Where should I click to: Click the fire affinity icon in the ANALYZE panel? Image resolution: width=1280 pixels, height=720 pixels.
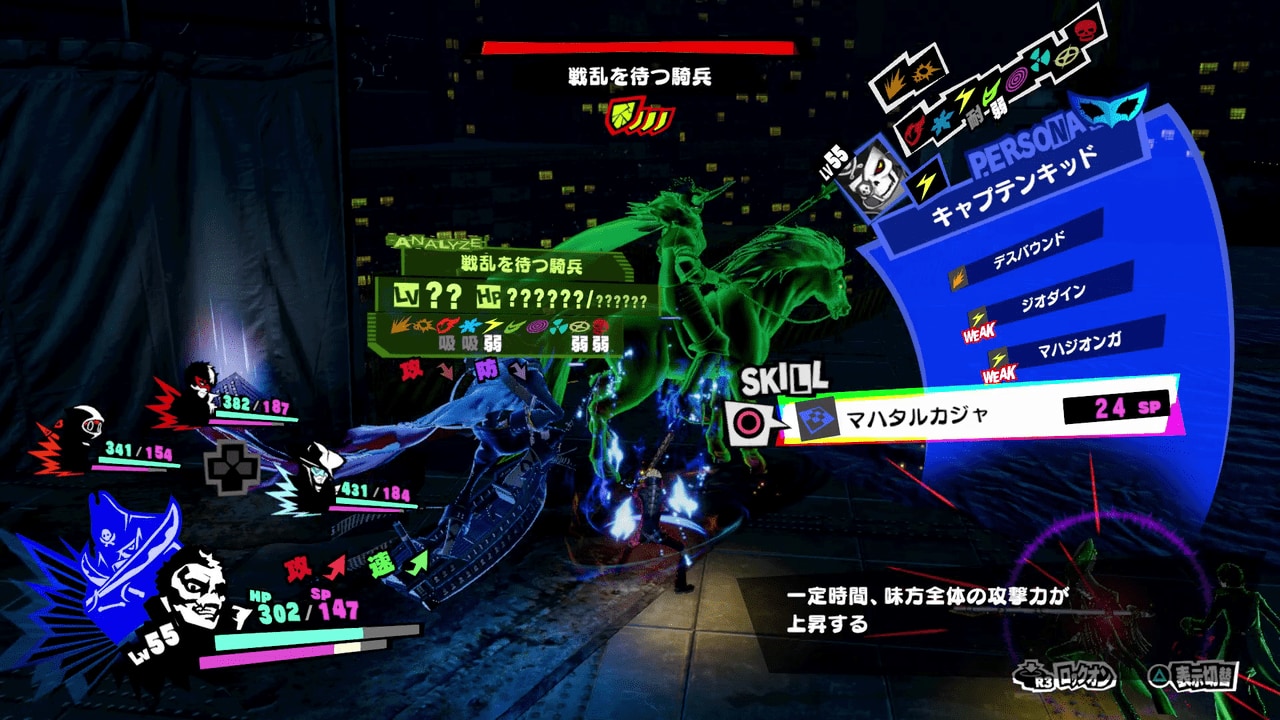tap(446, 325)
